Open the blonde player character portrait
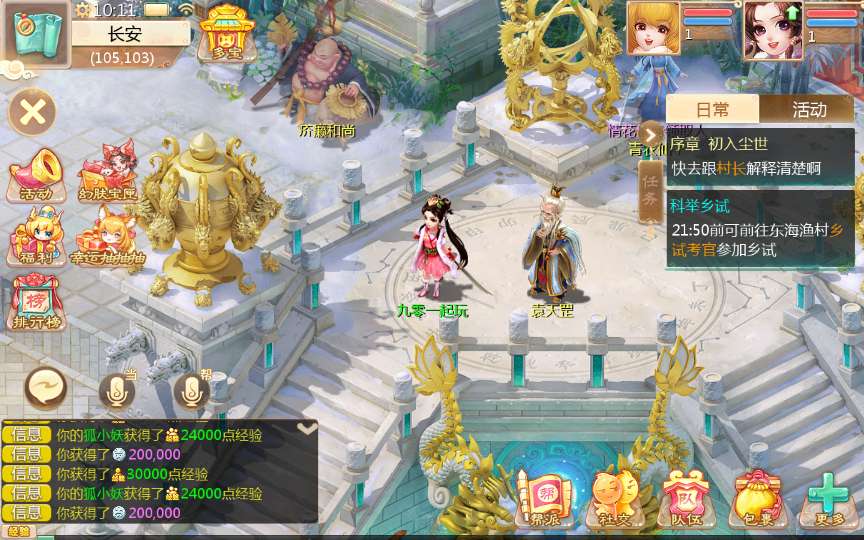 click(652, 30)
